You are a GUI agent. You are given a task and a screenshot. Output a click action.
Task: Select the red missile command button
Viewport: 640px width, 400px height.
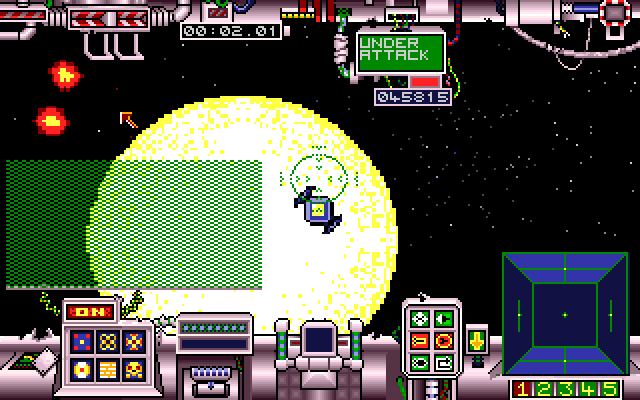(420, 341)
